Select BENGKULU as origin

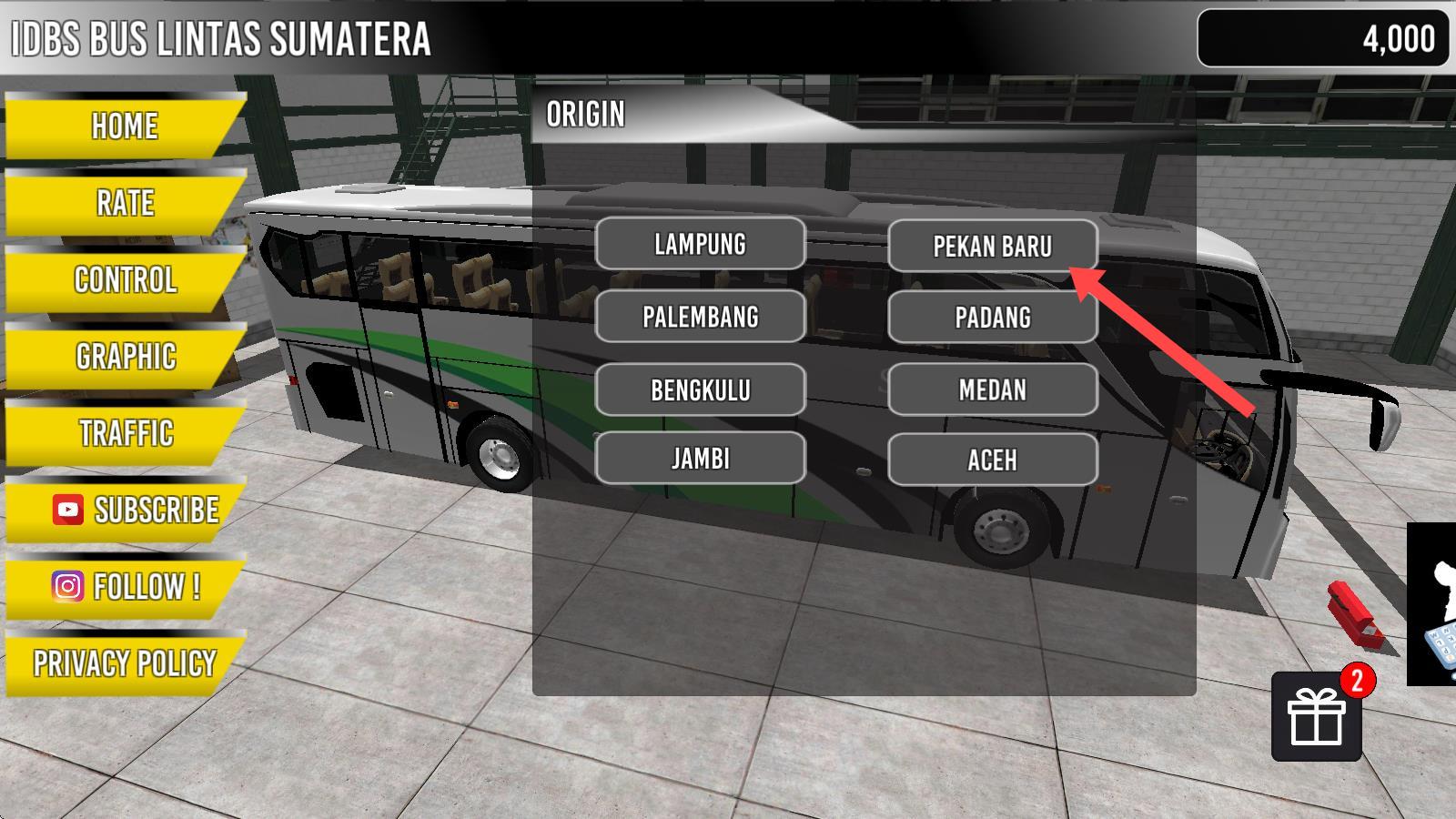pos(700,390)
